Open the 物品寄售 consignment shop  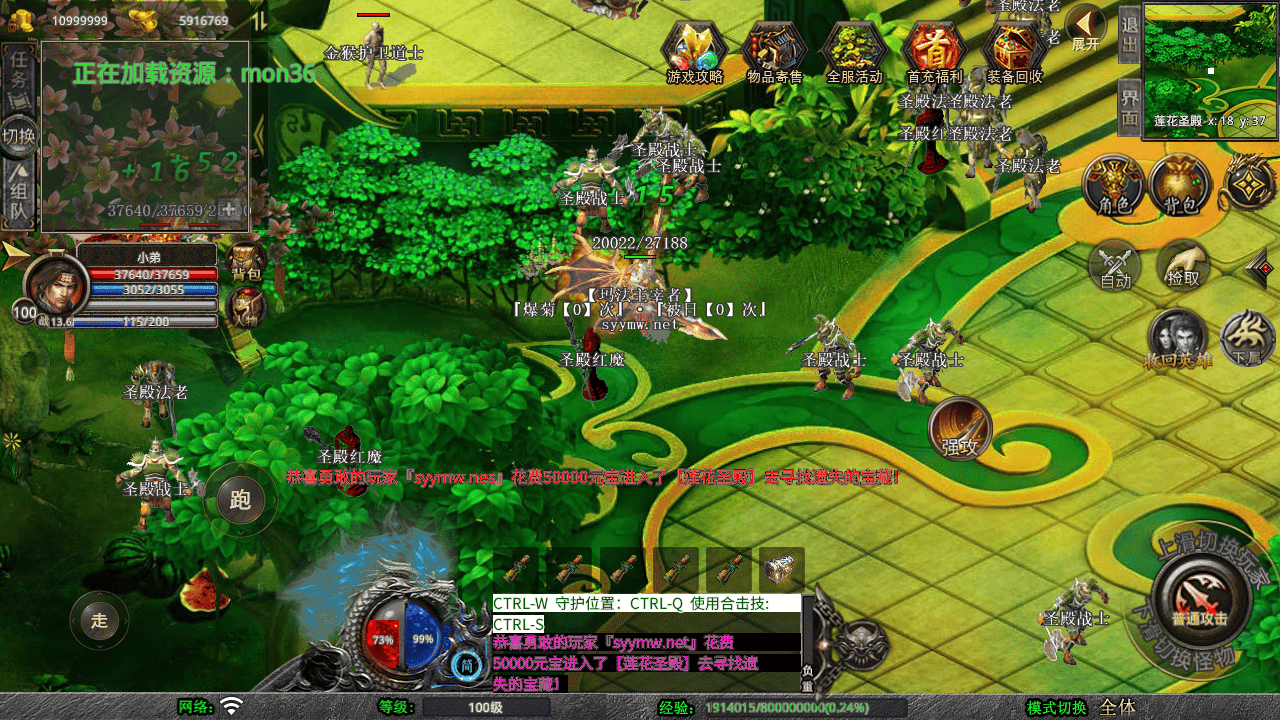774,52
